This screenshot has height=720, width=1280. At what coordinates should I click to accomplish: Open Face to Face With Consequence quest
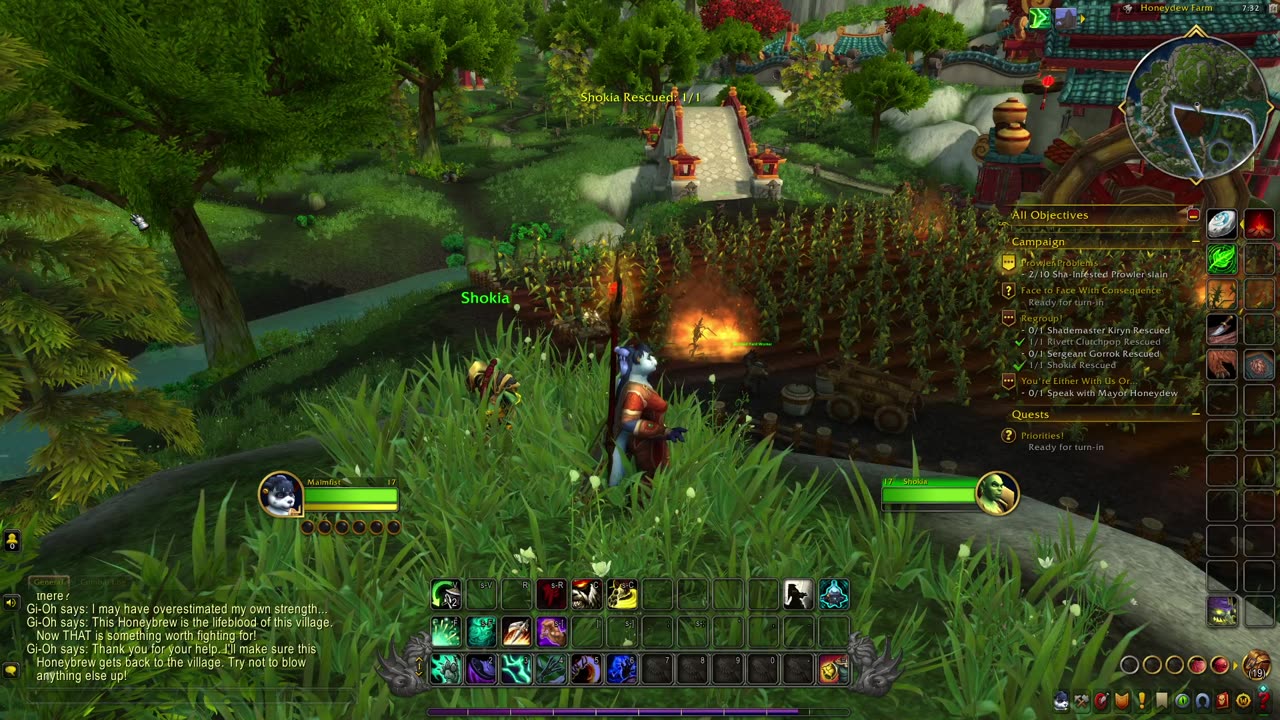point(1090,290)
